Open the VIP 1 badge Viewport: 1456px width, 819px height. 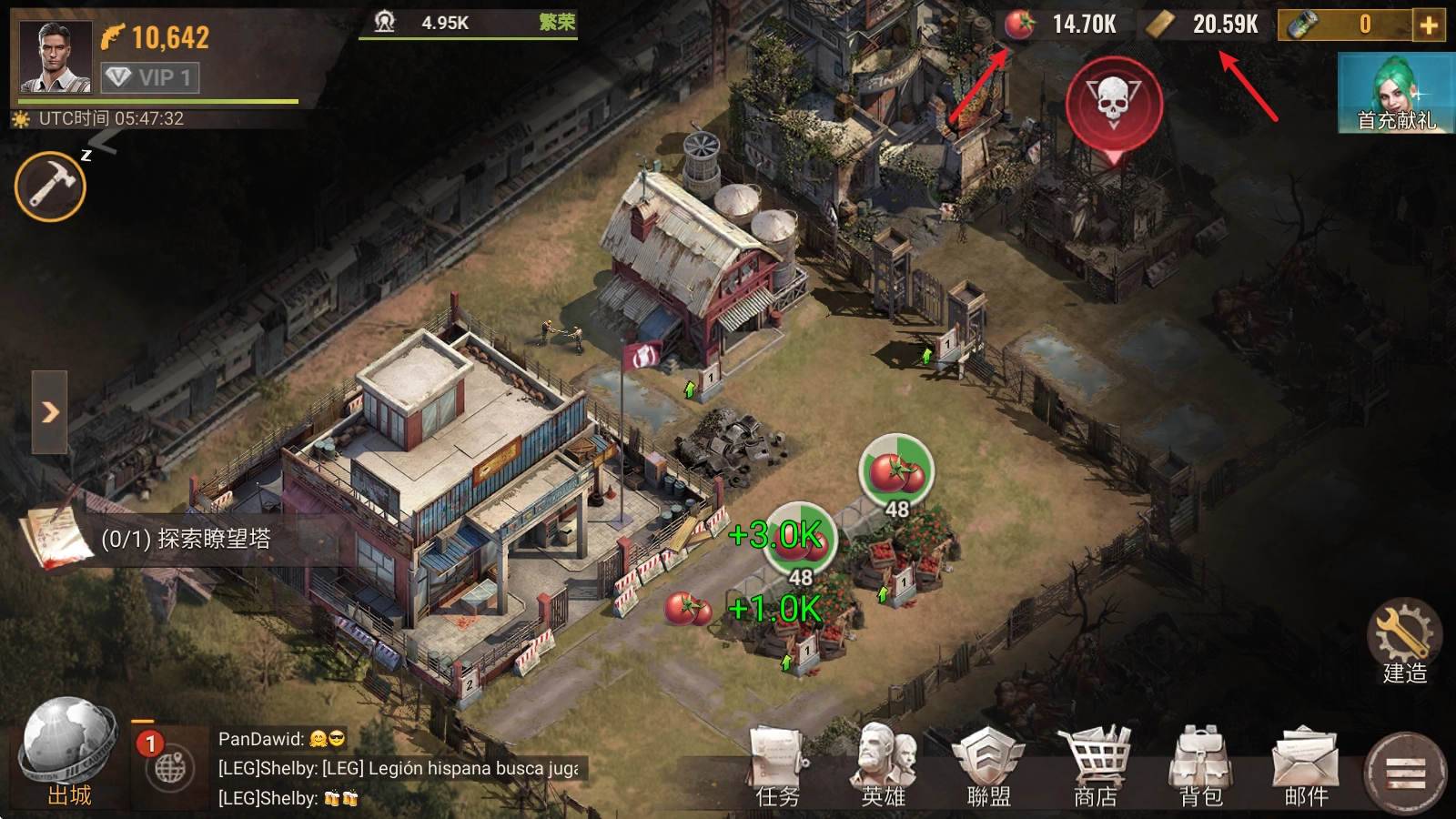tap(150, 77)
